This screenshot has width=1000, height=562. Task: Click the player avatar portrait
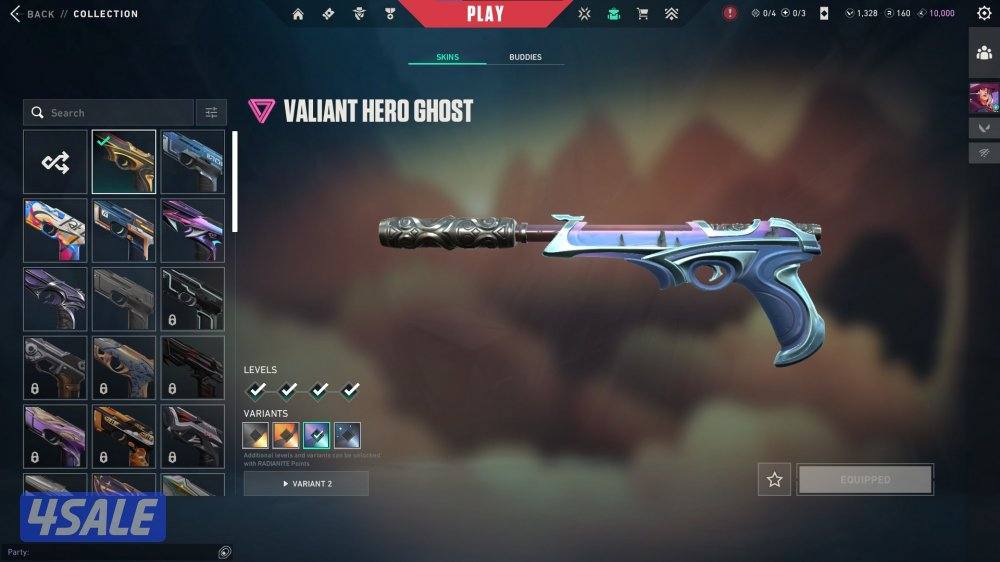click(984, 98)
